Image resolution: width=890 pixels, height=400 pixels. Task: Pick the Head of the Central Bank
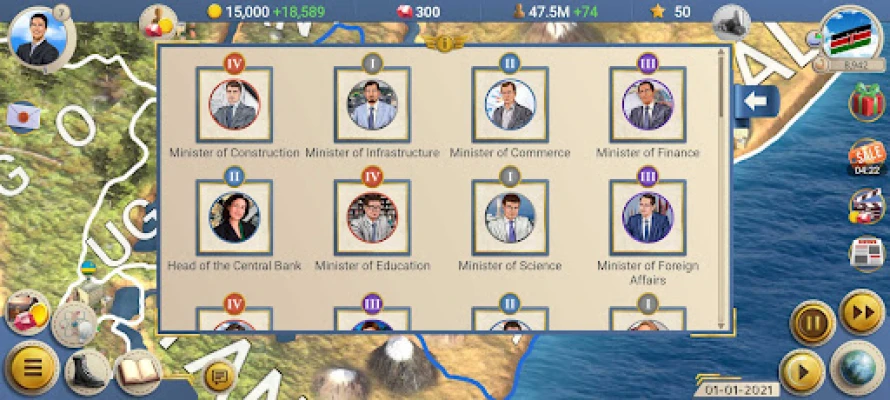235,218
